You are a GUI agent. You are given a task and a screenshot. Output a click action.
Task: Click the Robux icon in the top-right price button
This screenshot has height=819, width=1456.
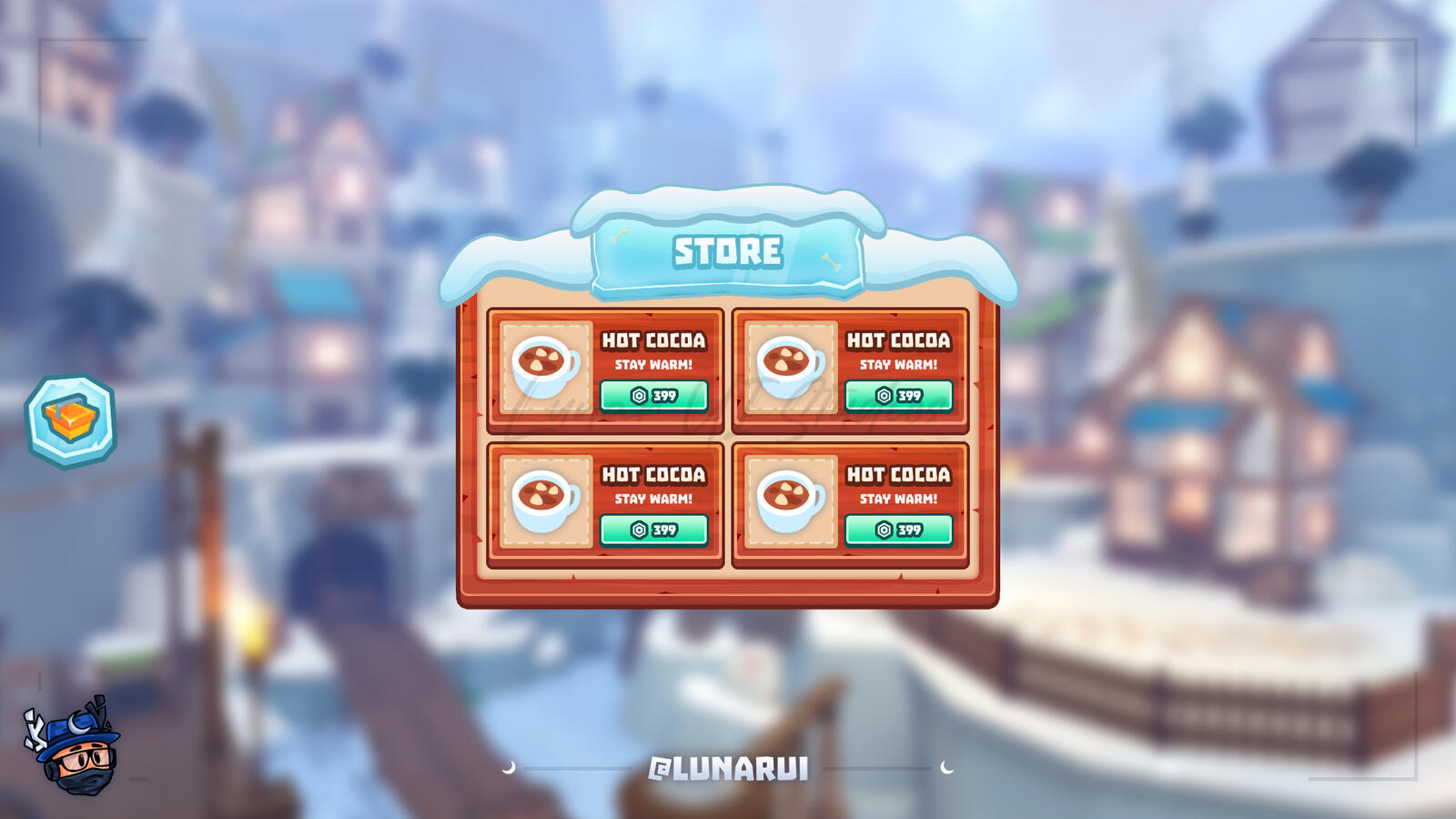882,395
